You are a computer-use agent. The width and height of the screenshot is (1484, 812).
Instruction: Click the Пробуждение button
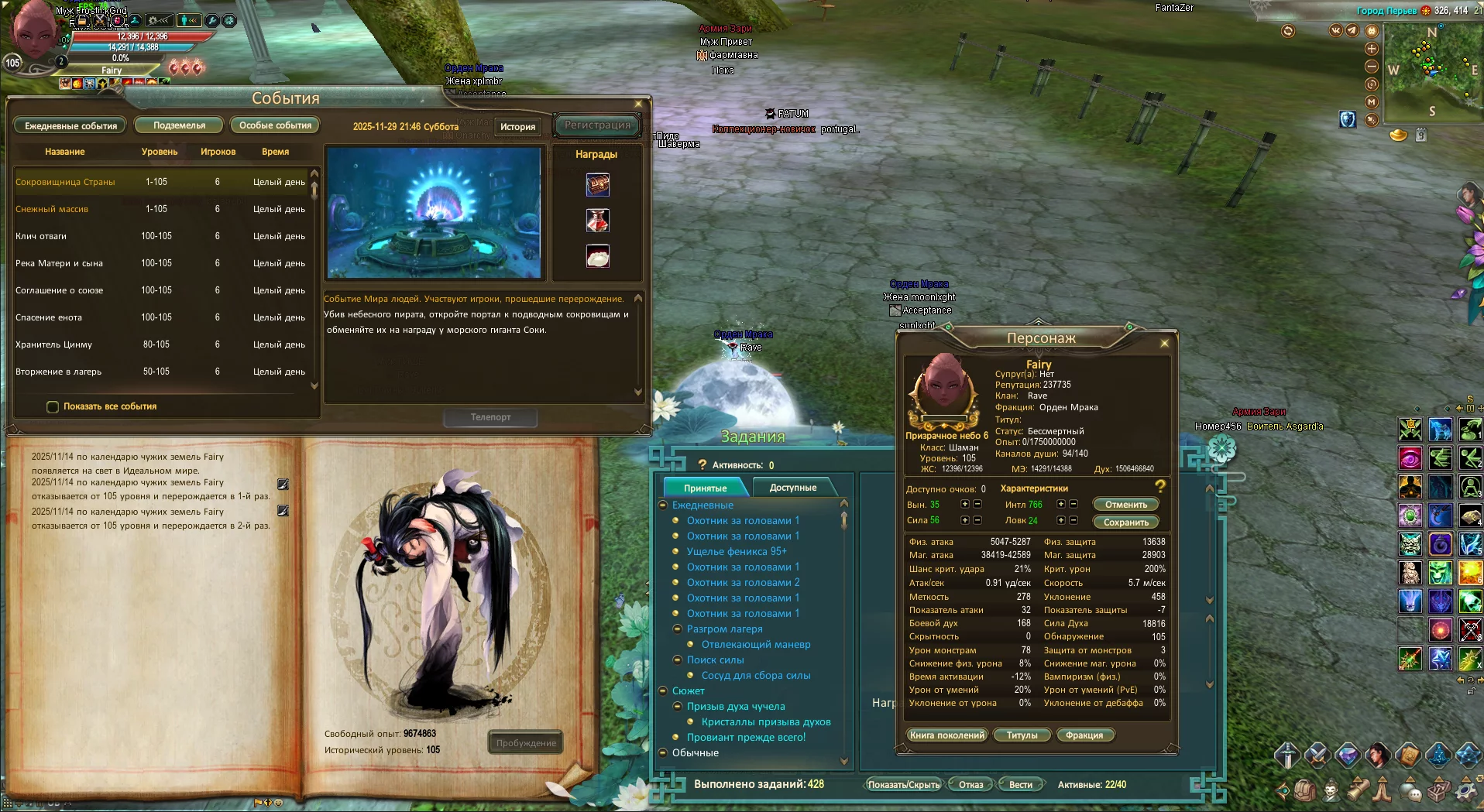click(526, 743)
